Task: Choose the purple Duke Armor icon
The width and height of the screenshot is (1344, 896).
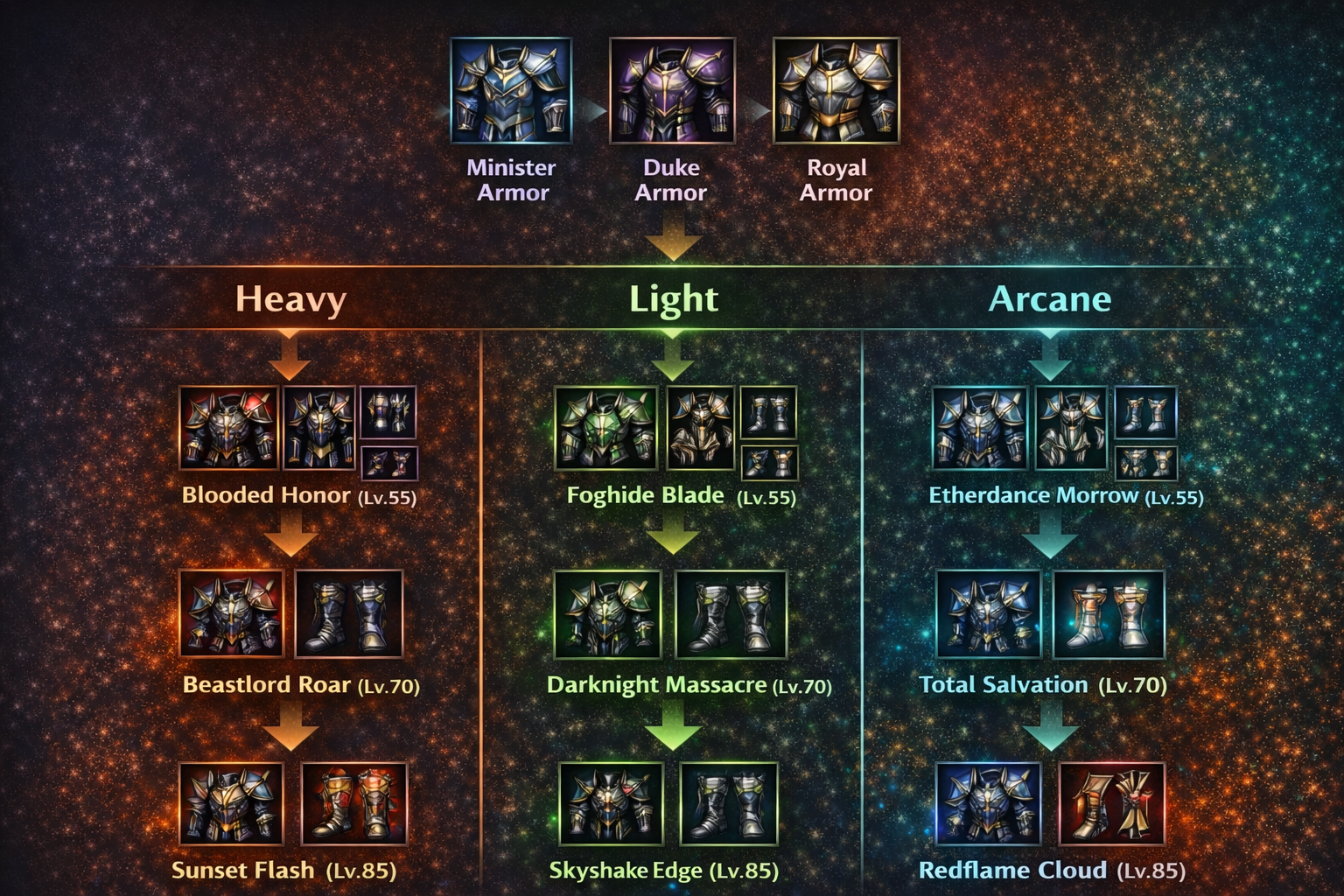Action: (x=671, y=90)
